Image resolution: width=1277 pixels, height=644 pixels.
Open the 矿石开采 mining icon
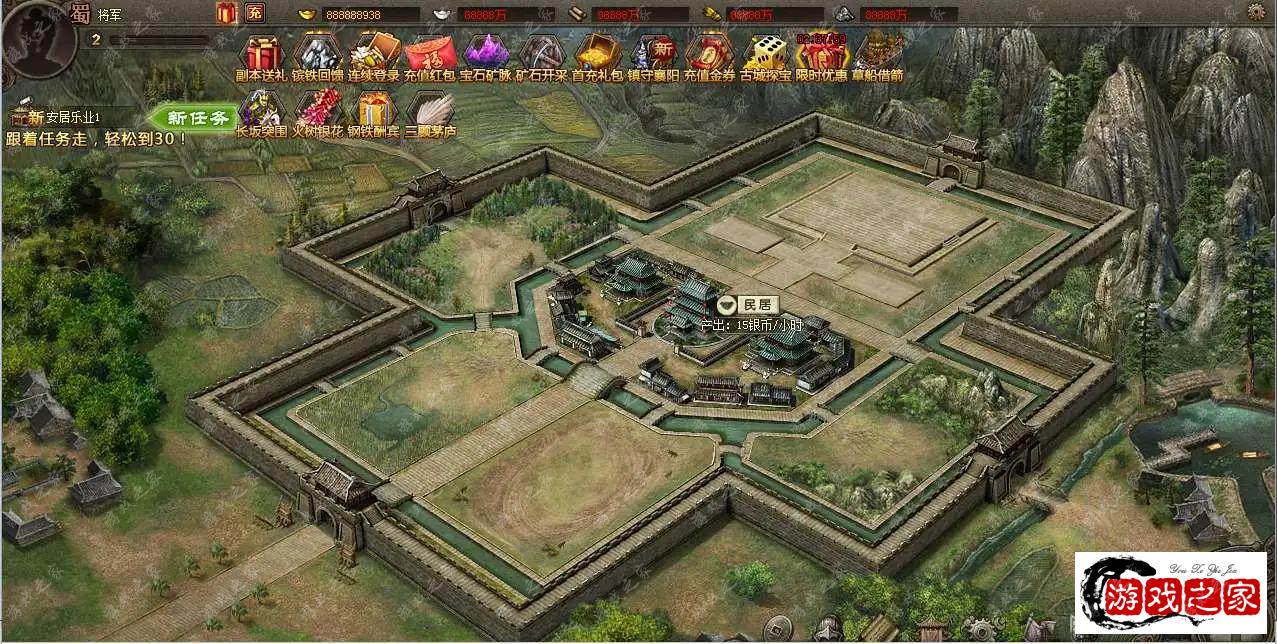(x=542, y=53)
